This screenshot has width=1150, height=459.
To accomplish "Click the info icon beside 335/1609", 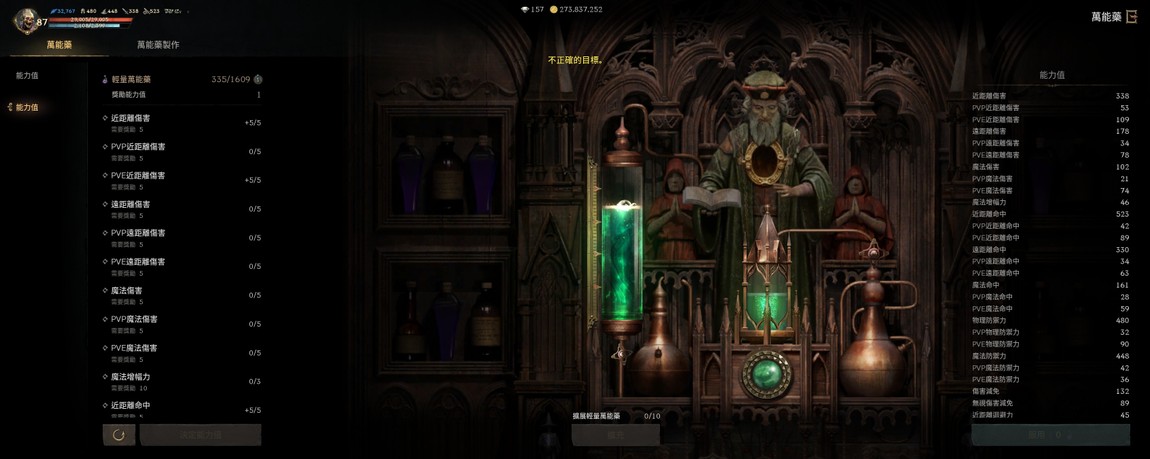I will (x=258, y=79).
